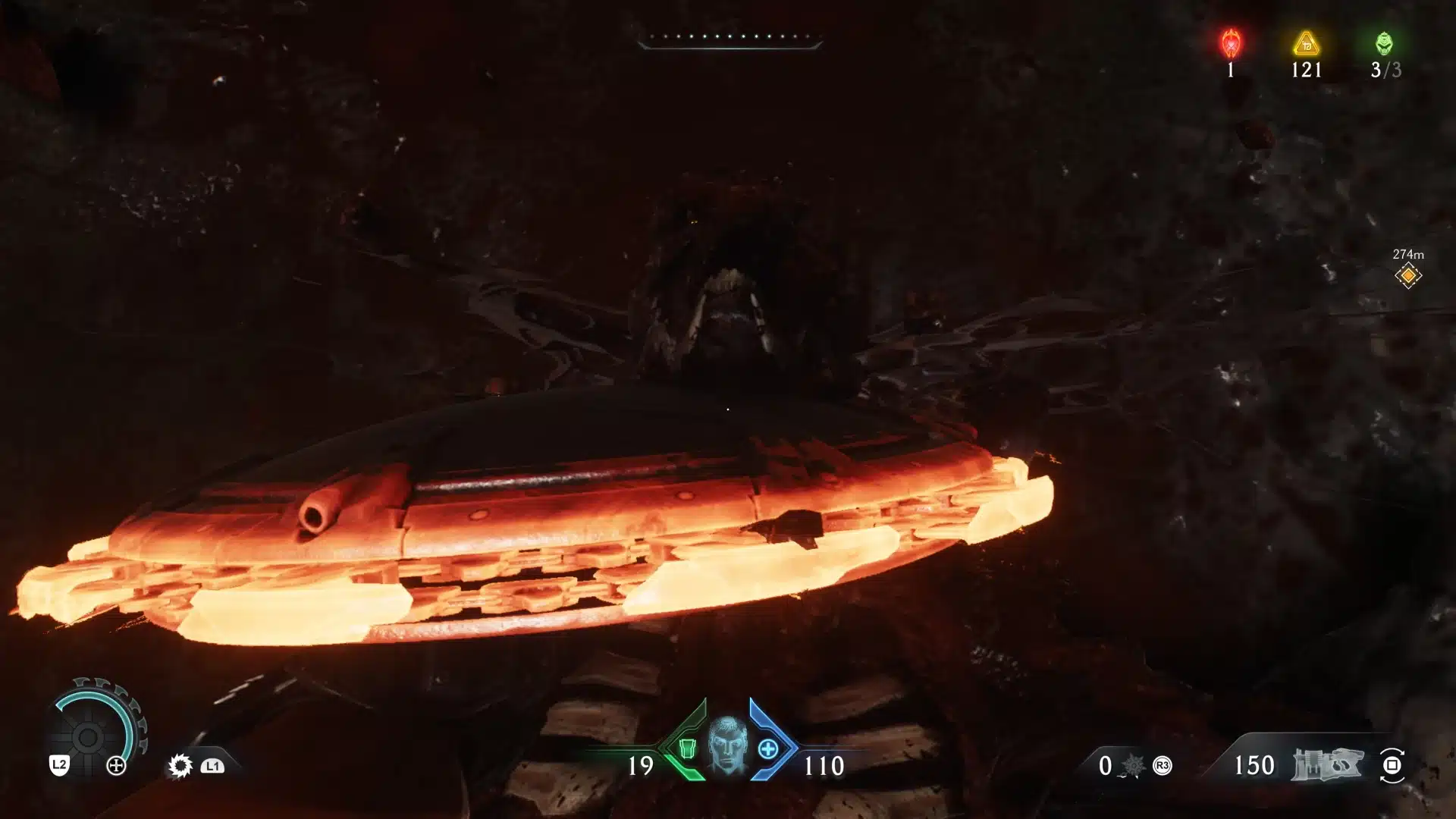Click the spiked saw blade ability icon

point(180,766)
